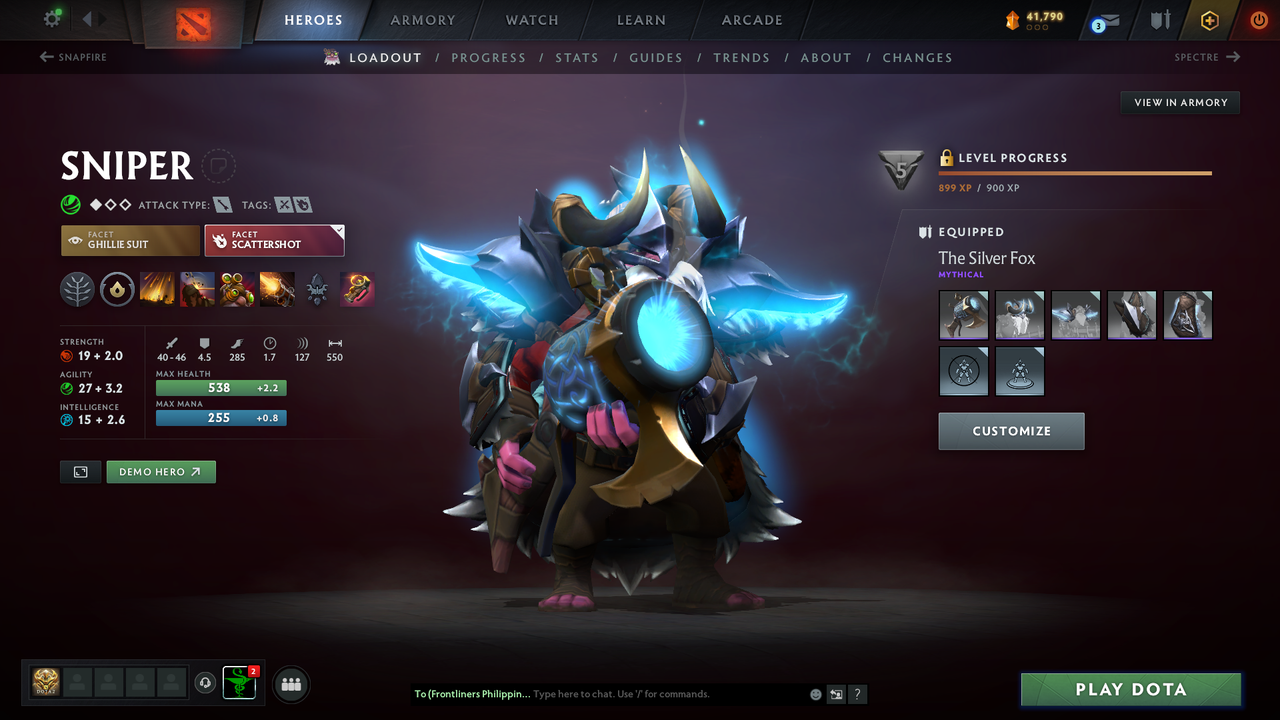Image resolution: width=1280 pixels, height=720 pixels.
Task: Click the DEMO HERO button
Action: [x=160, y=471]
